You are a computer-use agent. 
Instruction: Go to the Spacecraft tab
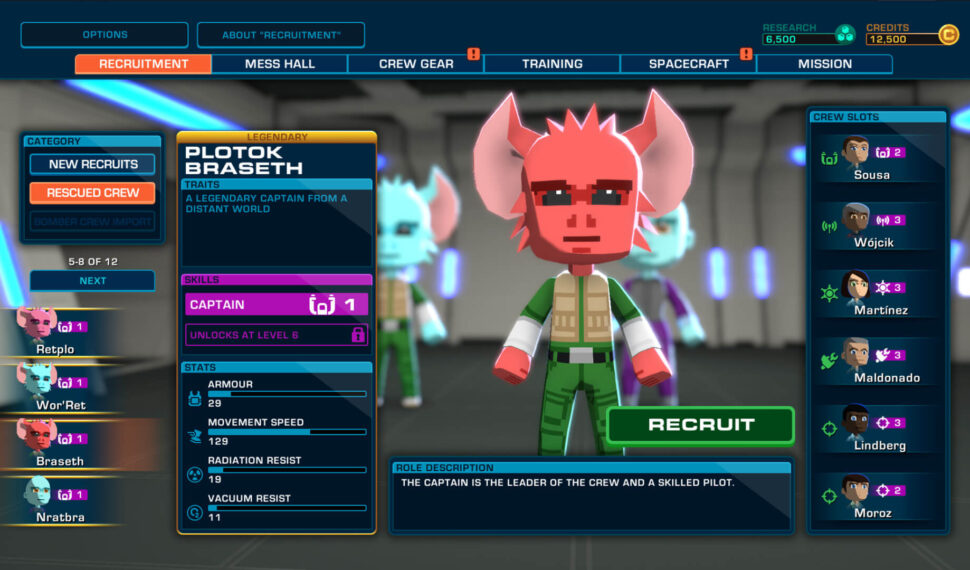[688, 64]
